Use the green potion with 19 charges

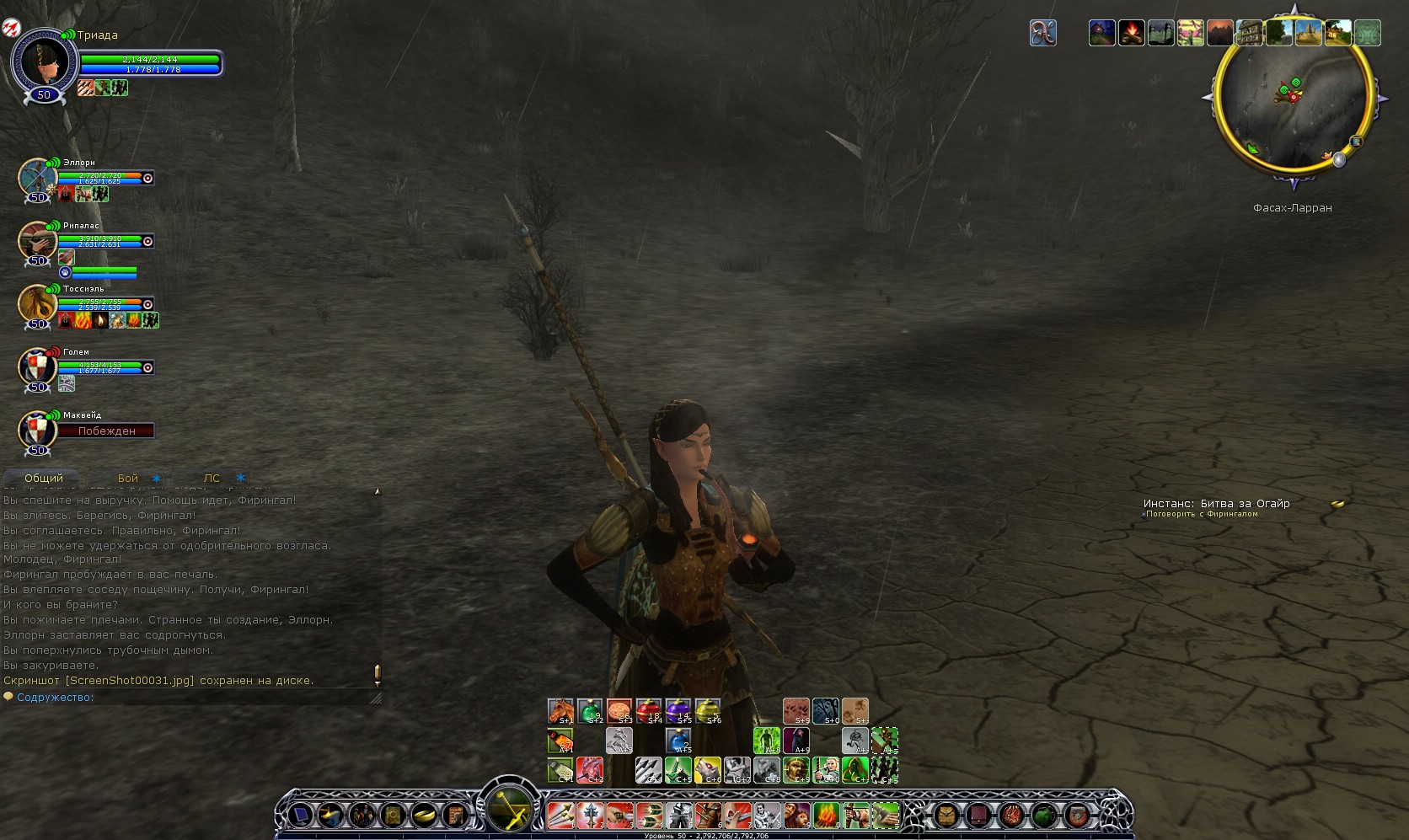point(590,711)
